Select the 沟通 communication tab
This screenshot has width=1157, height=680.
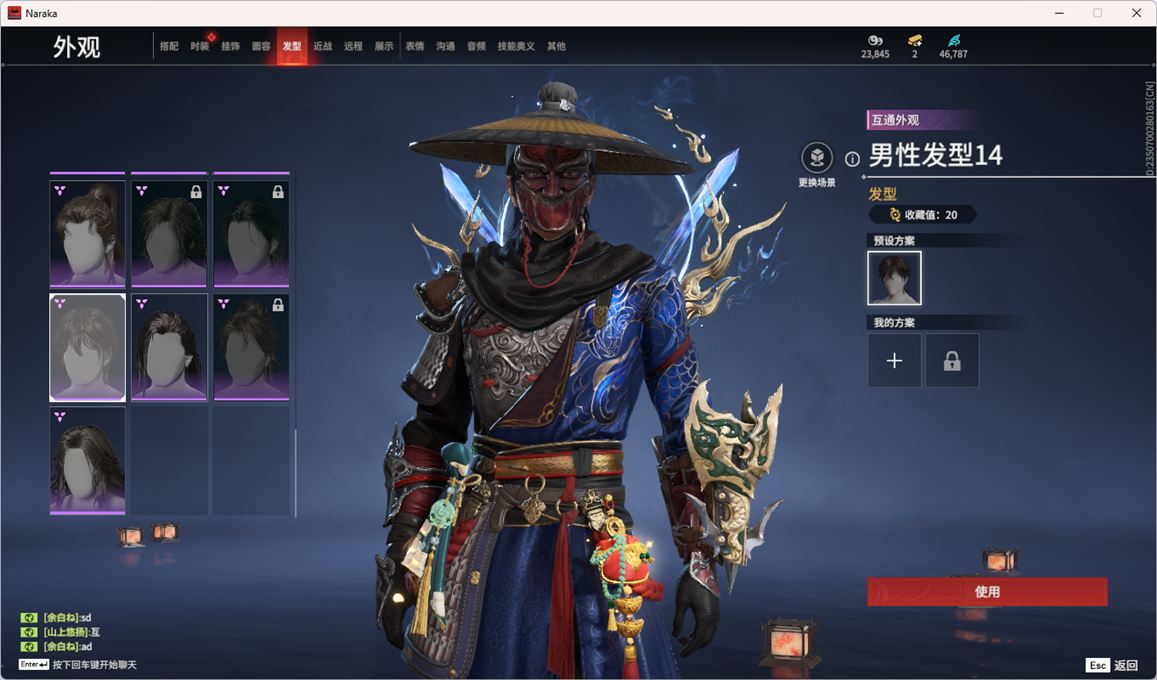pos(445,46)
